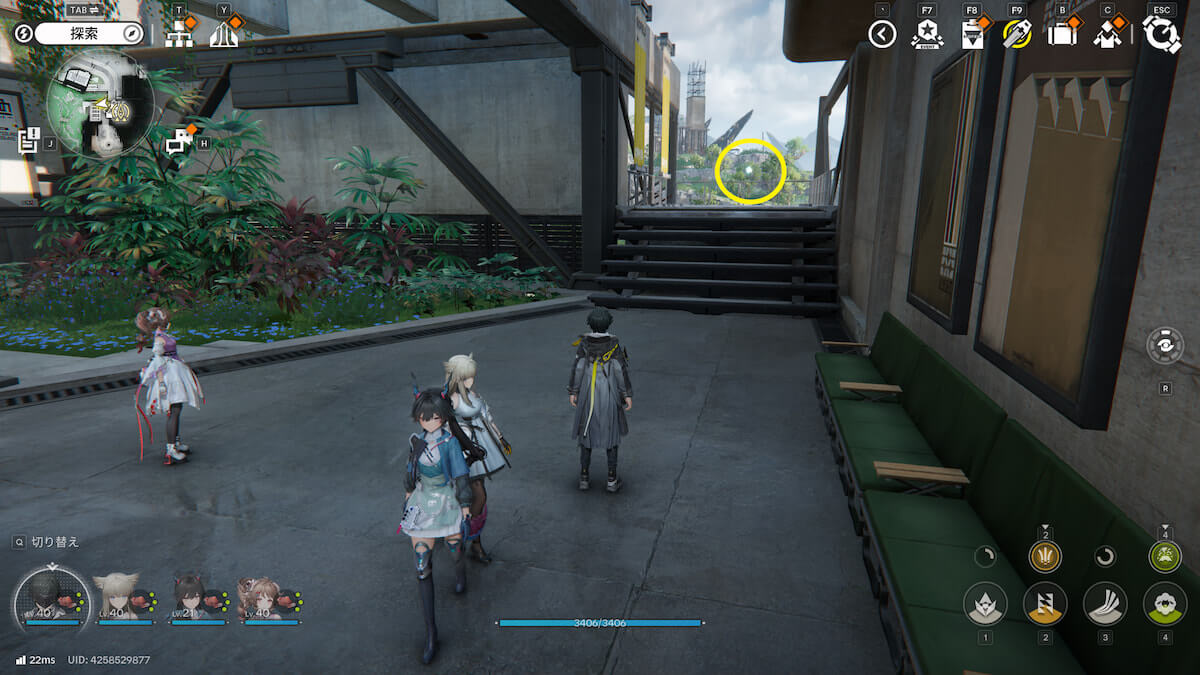This screenshot has height=675, width=1200.
Task: Collapse the top menu with left arrow
Action: coord(881,35)
